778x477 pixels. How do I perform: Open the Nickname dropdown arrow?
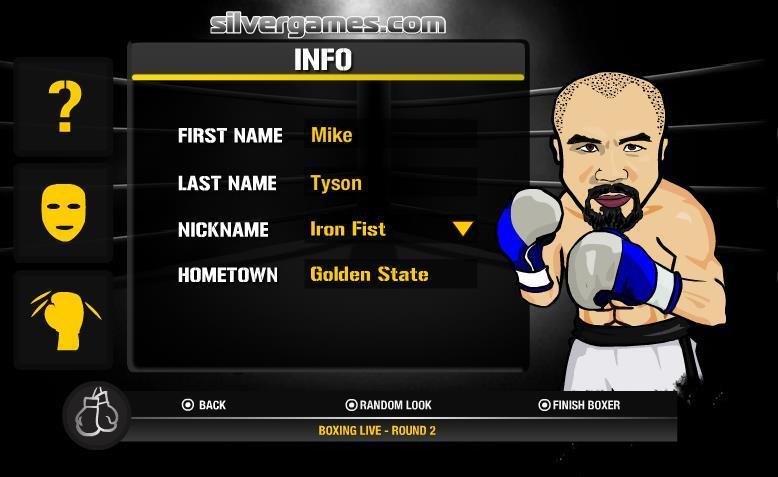point(462,229)
